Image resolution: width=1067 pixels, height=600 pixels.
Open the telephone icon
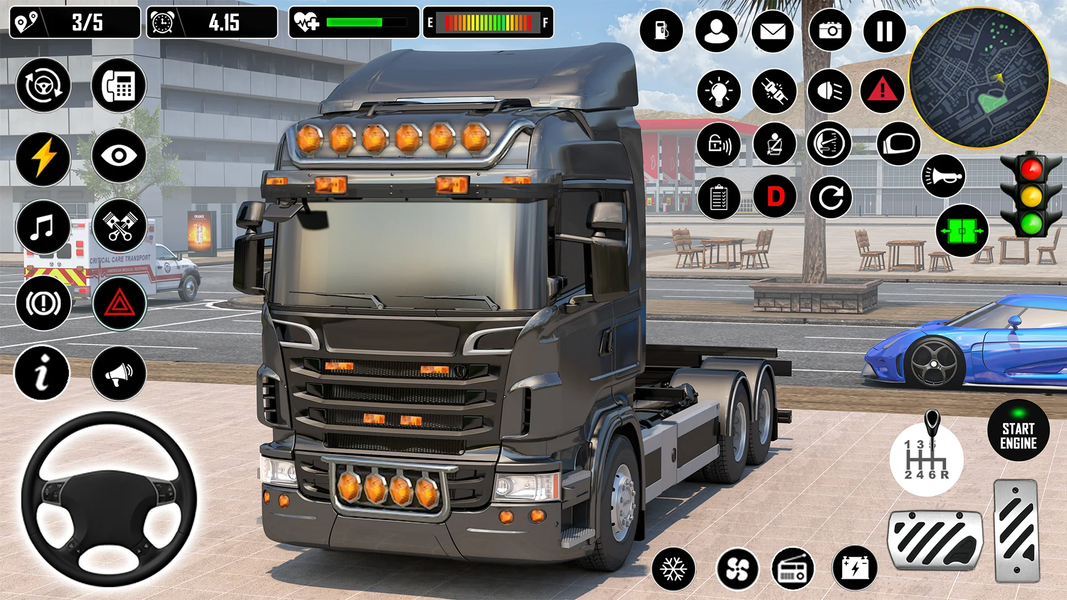tap(119, 85)
